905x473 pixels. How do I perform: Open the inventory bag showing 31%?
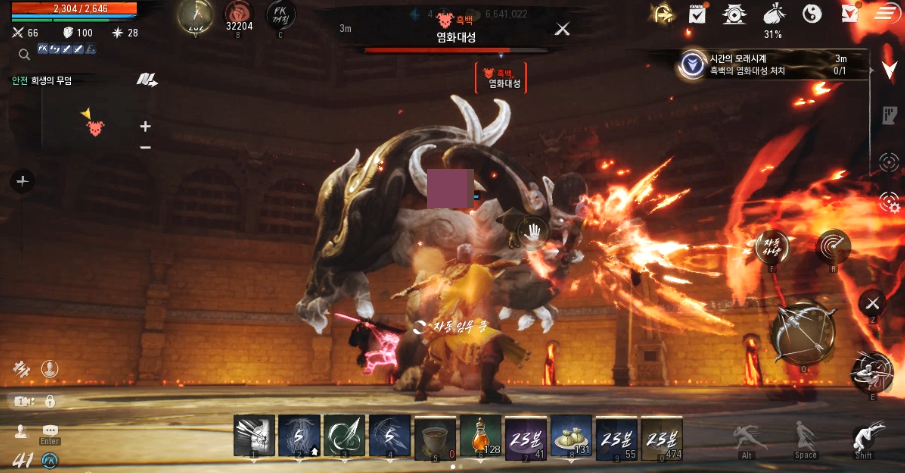(x=773, y=14)
